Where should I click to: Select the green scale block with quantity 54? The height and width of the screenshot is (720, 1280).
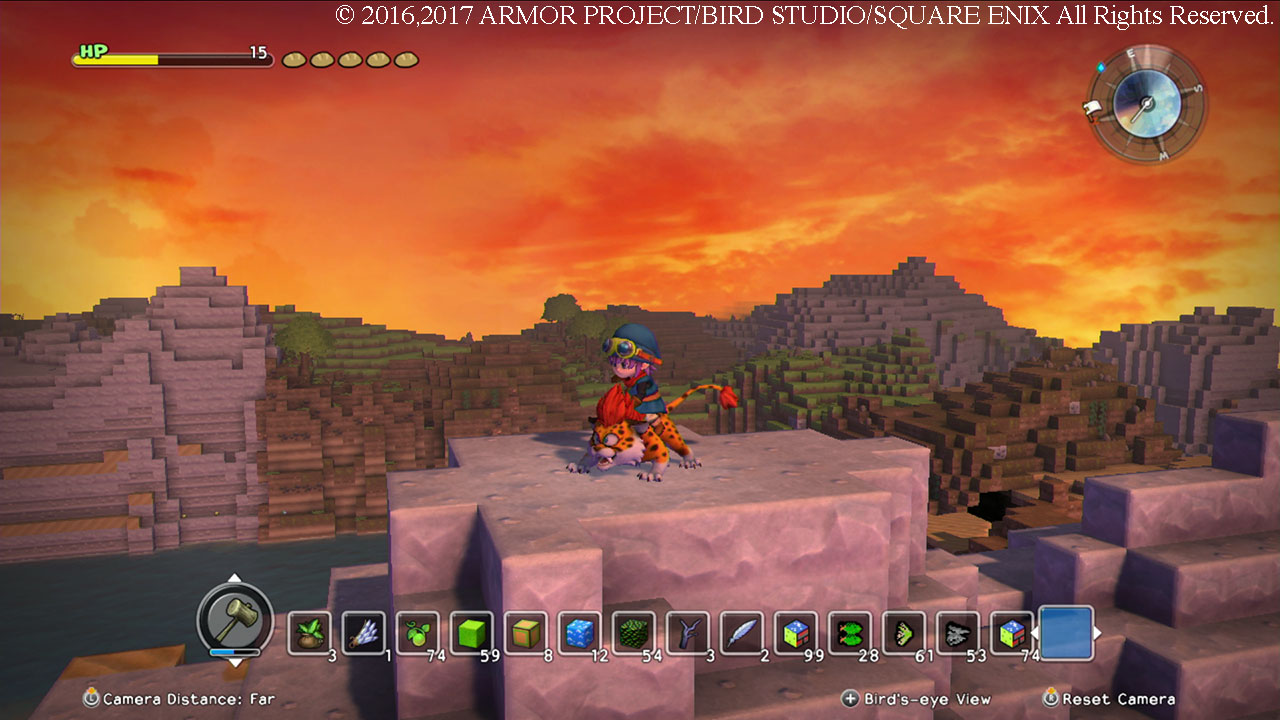pyautogui.click(x=635, y=633)
